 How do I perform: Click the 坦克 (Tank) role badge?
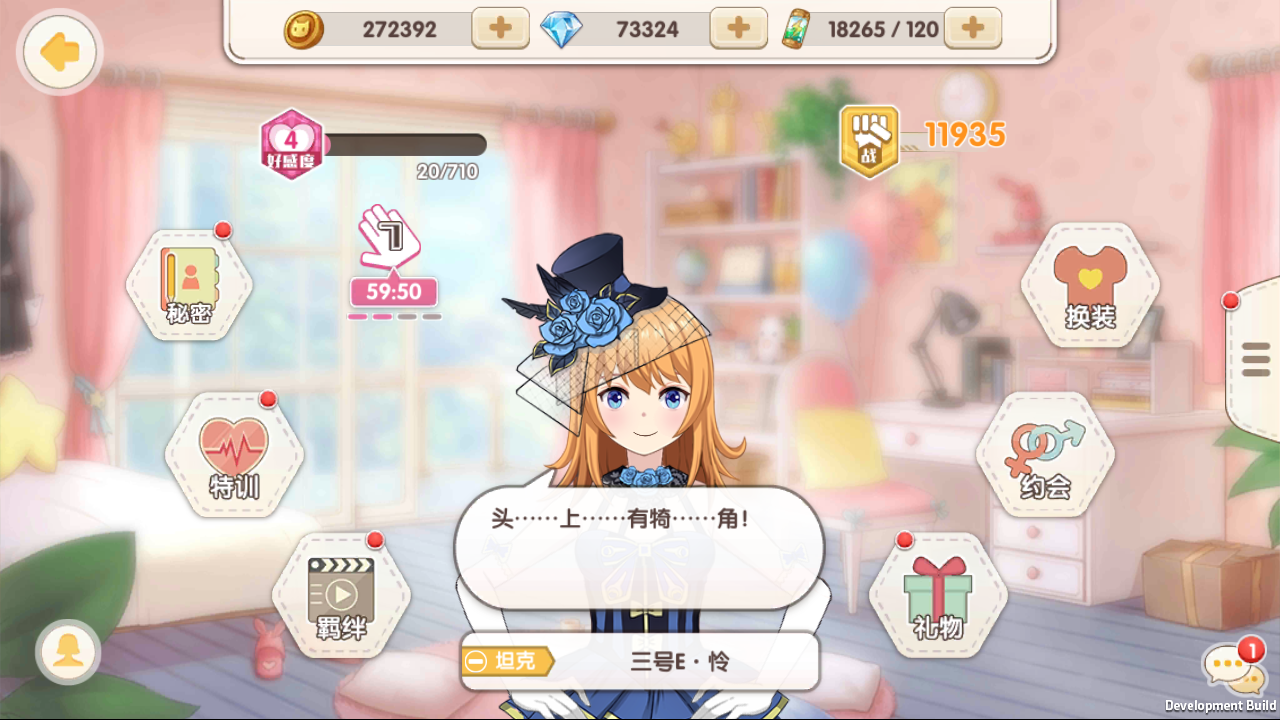[505, 661]
